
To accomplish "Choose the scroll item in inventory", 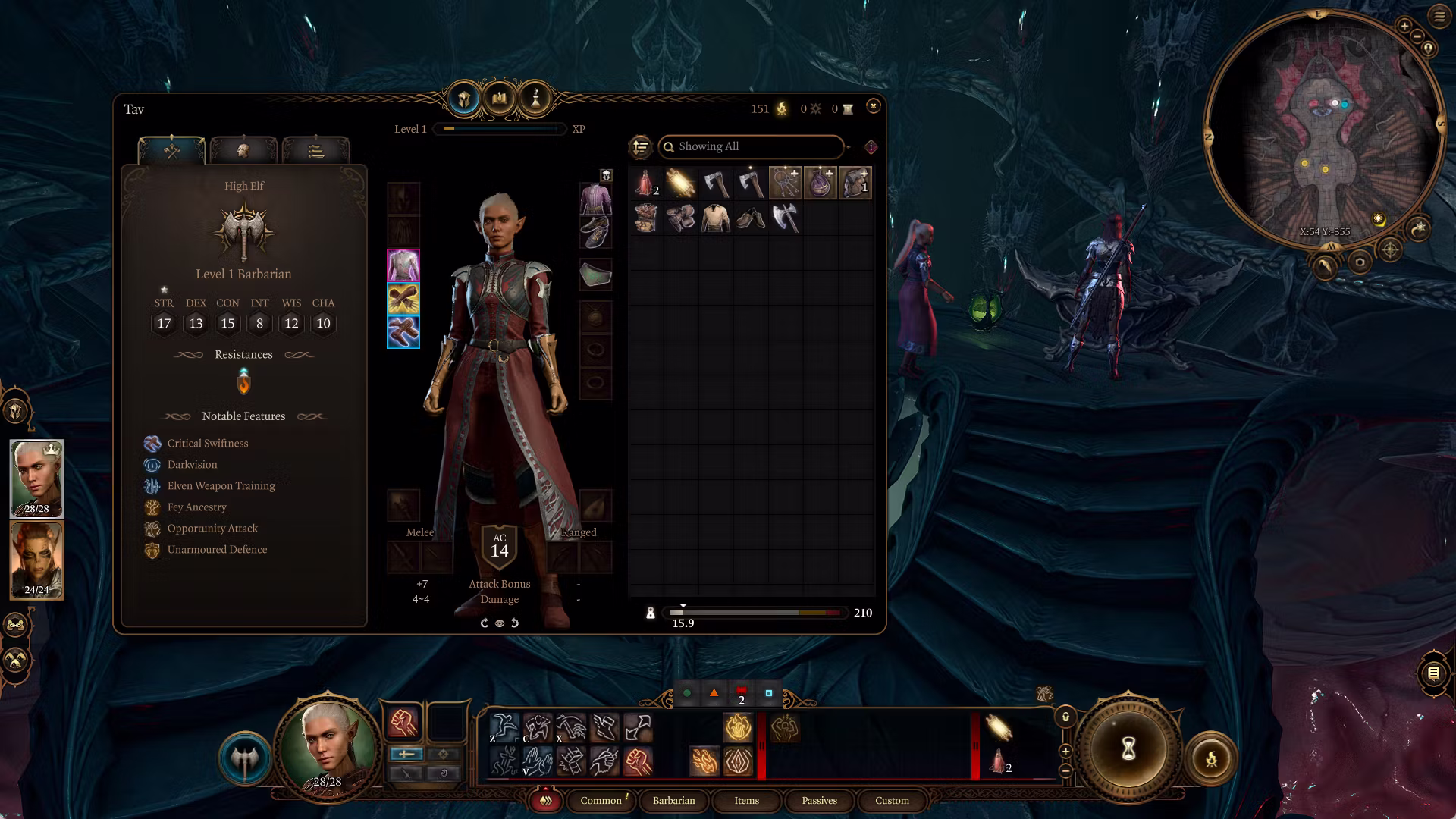I will (x=680, y=184).
